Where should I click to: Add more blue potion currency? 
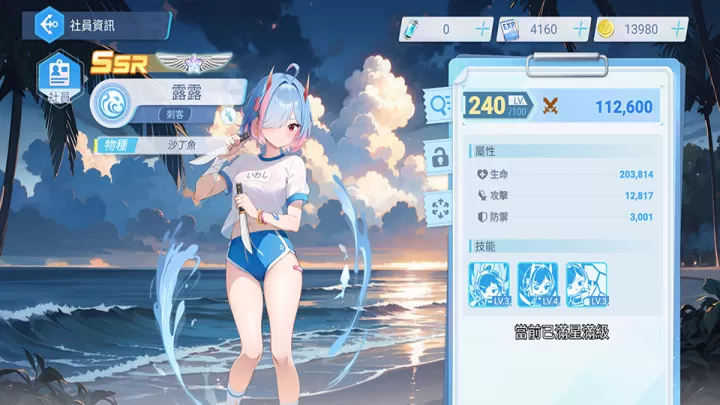(x=484, y=30)
